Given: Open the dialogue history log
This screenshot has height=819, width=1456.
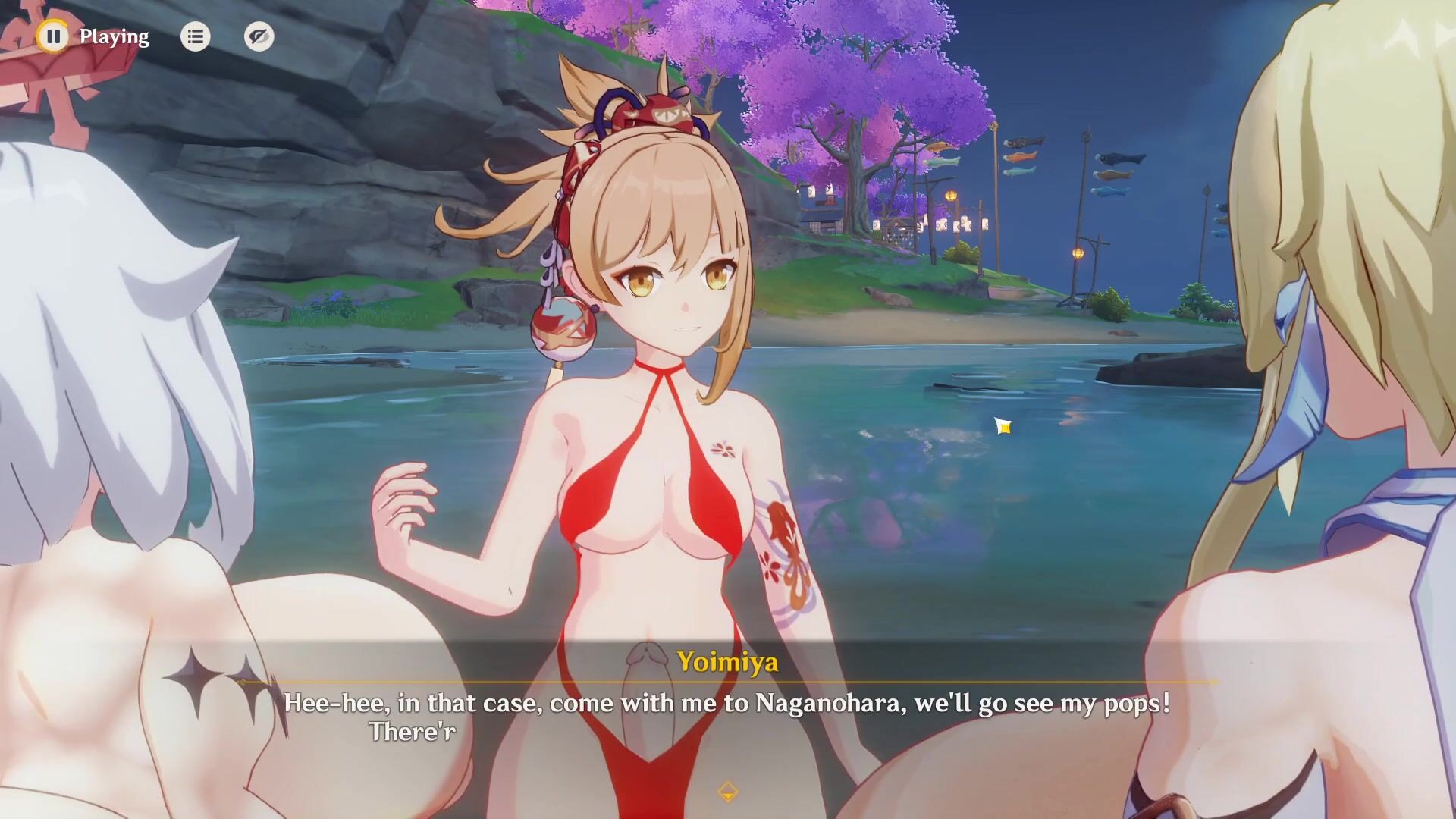Looking at the screenshot, I should click(195, 36).
